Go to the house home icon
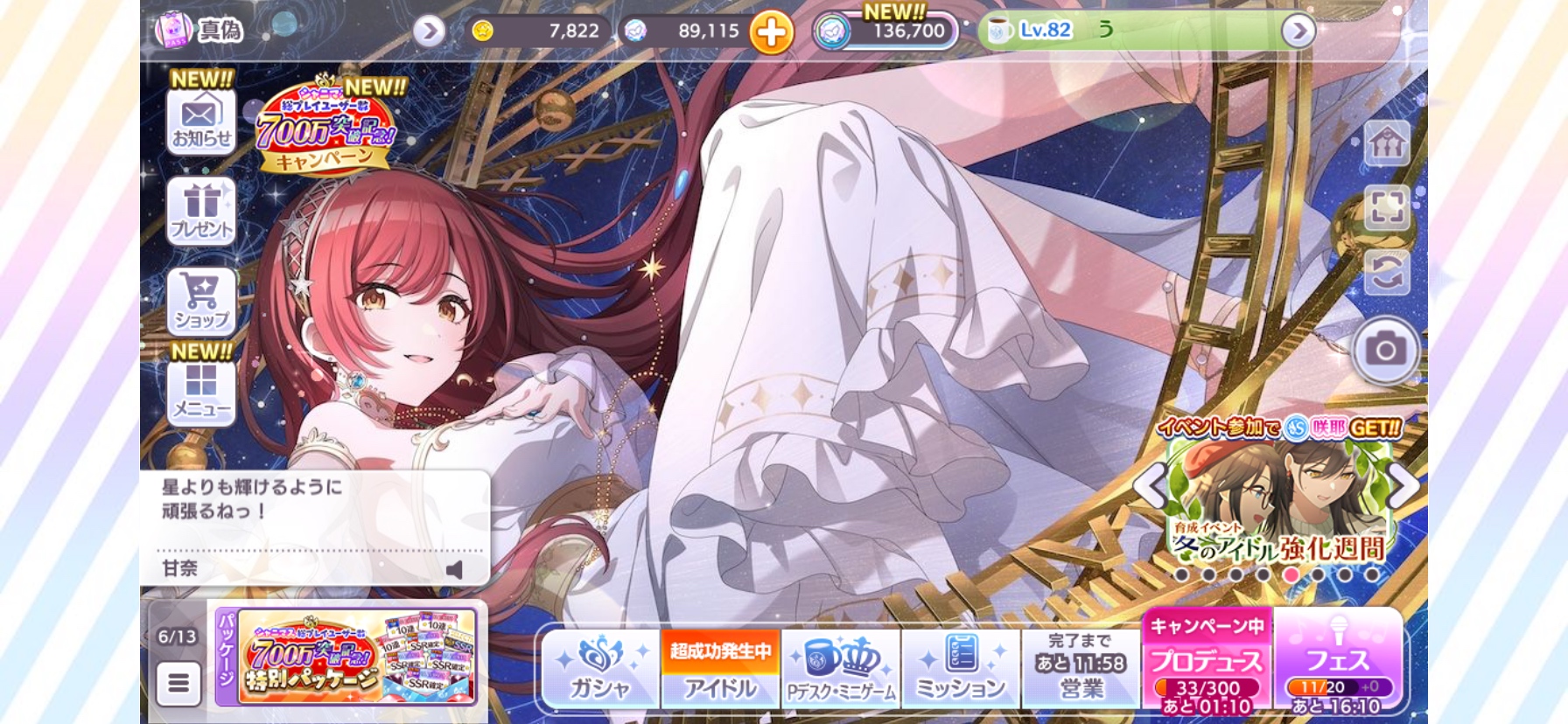The width and height of the screenshot is (1568, 724). pos(1387,143)
